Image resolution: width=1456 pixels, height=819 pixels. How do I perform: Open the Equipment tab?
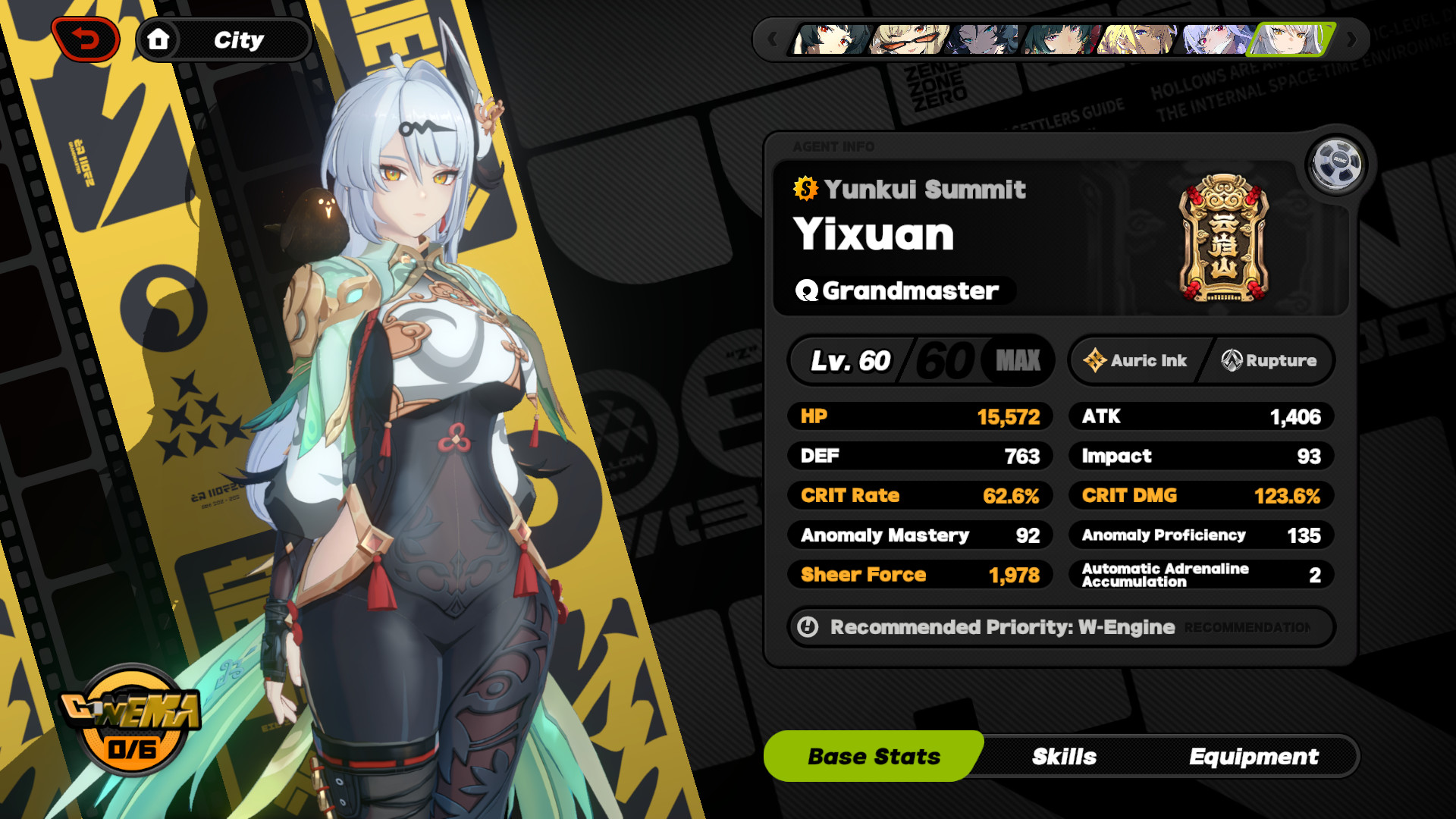pyautogui.click(x=1254, y=756)
